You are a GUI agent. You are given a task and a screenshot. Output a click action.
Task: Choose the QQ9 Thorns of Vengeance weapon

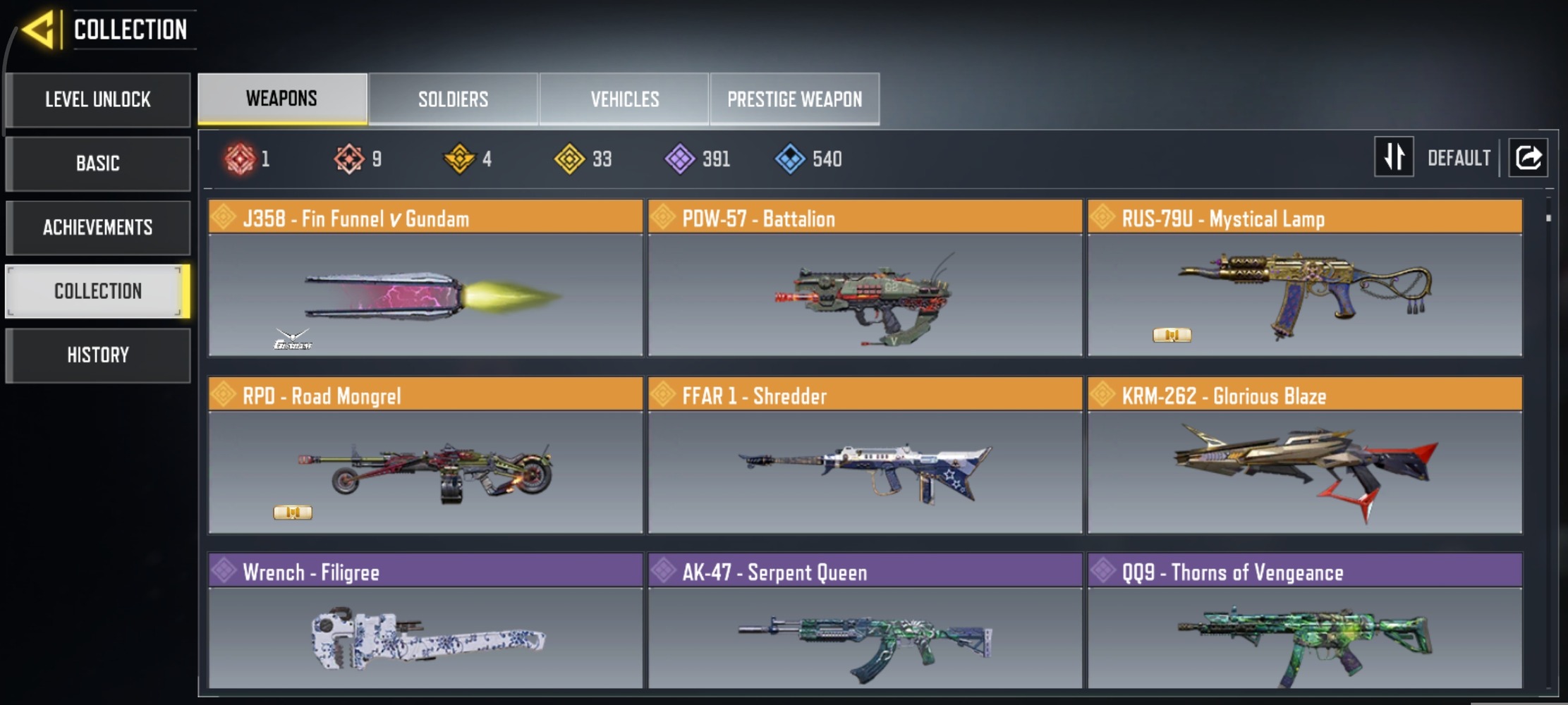pos(1304,622)
